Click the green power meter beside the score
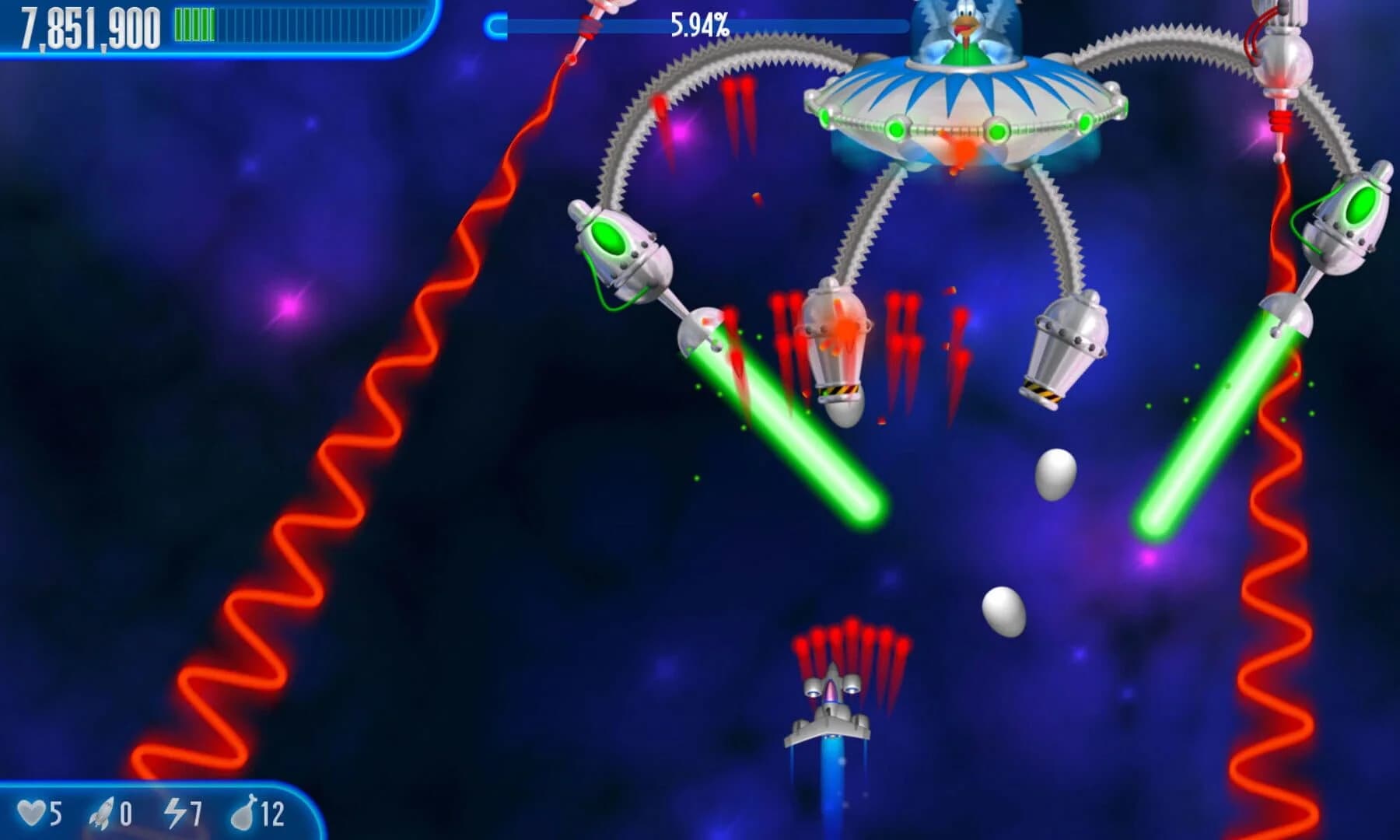This screenshot has height=840, width=1400. (x=194, y=23)
